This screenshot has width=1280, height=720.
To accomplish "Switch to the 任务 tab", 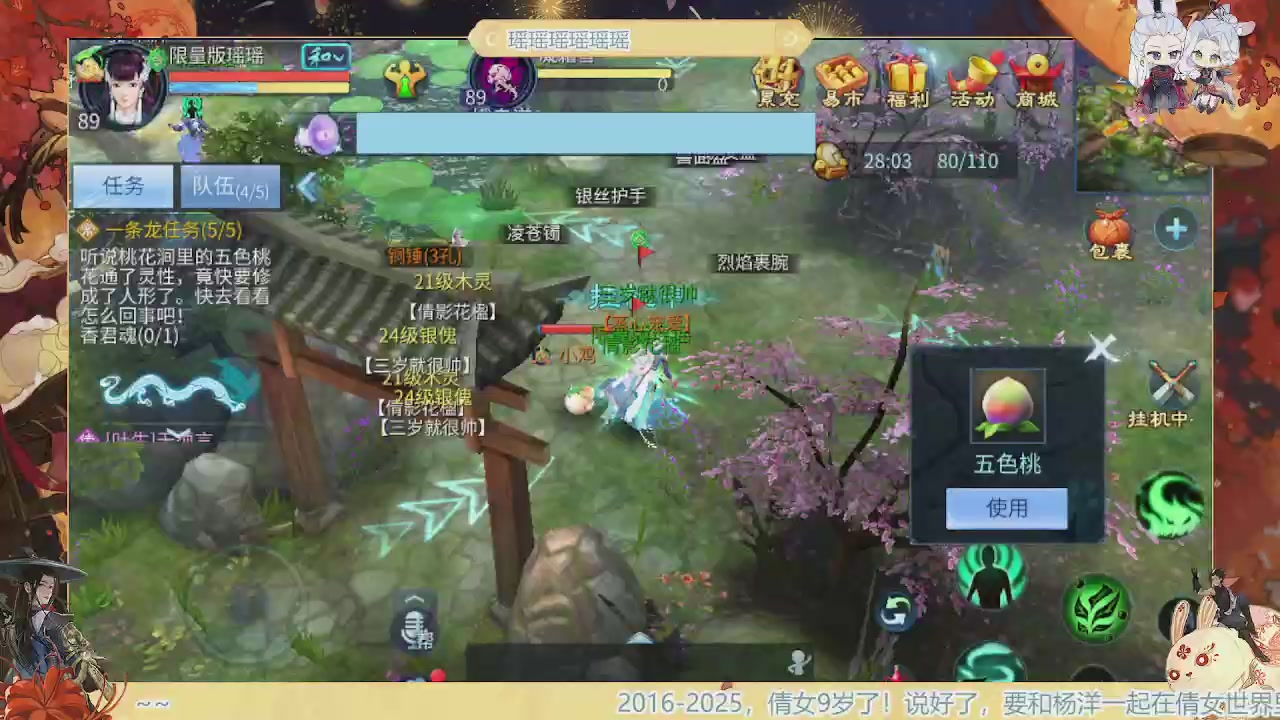I will click(x=122, y=186).
